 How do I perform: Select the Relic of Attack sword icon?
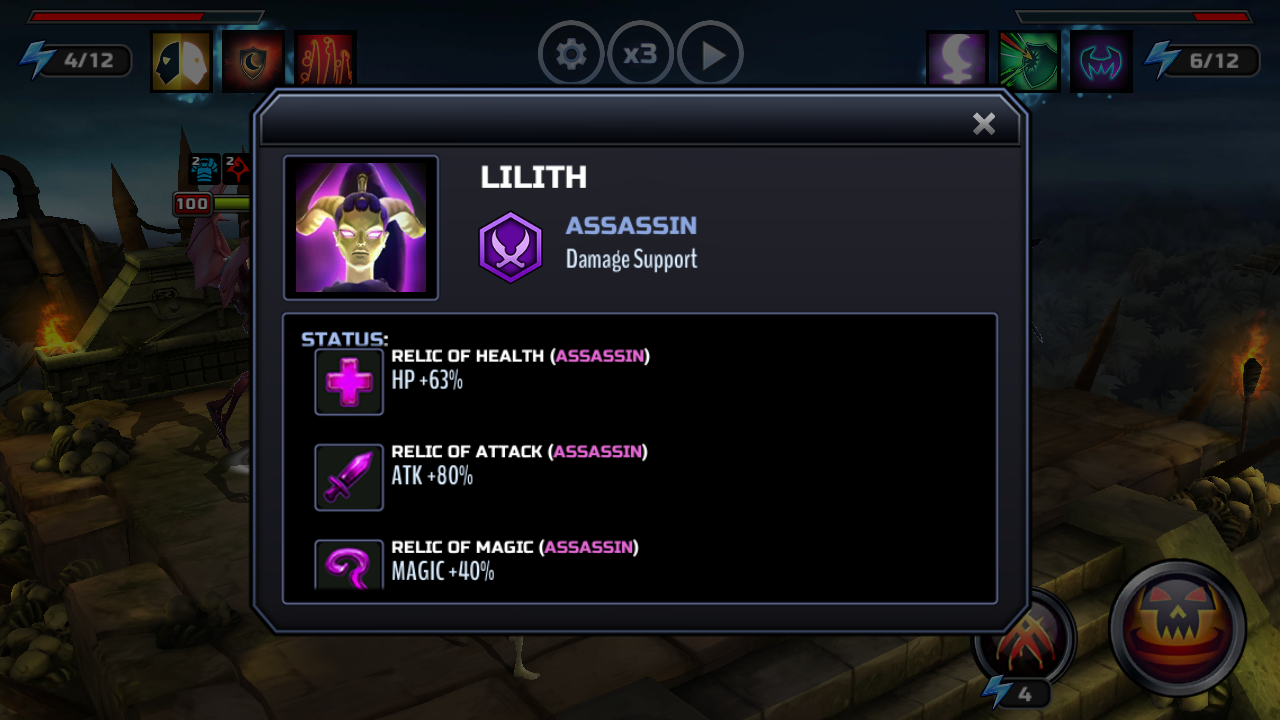click(349, 477)
